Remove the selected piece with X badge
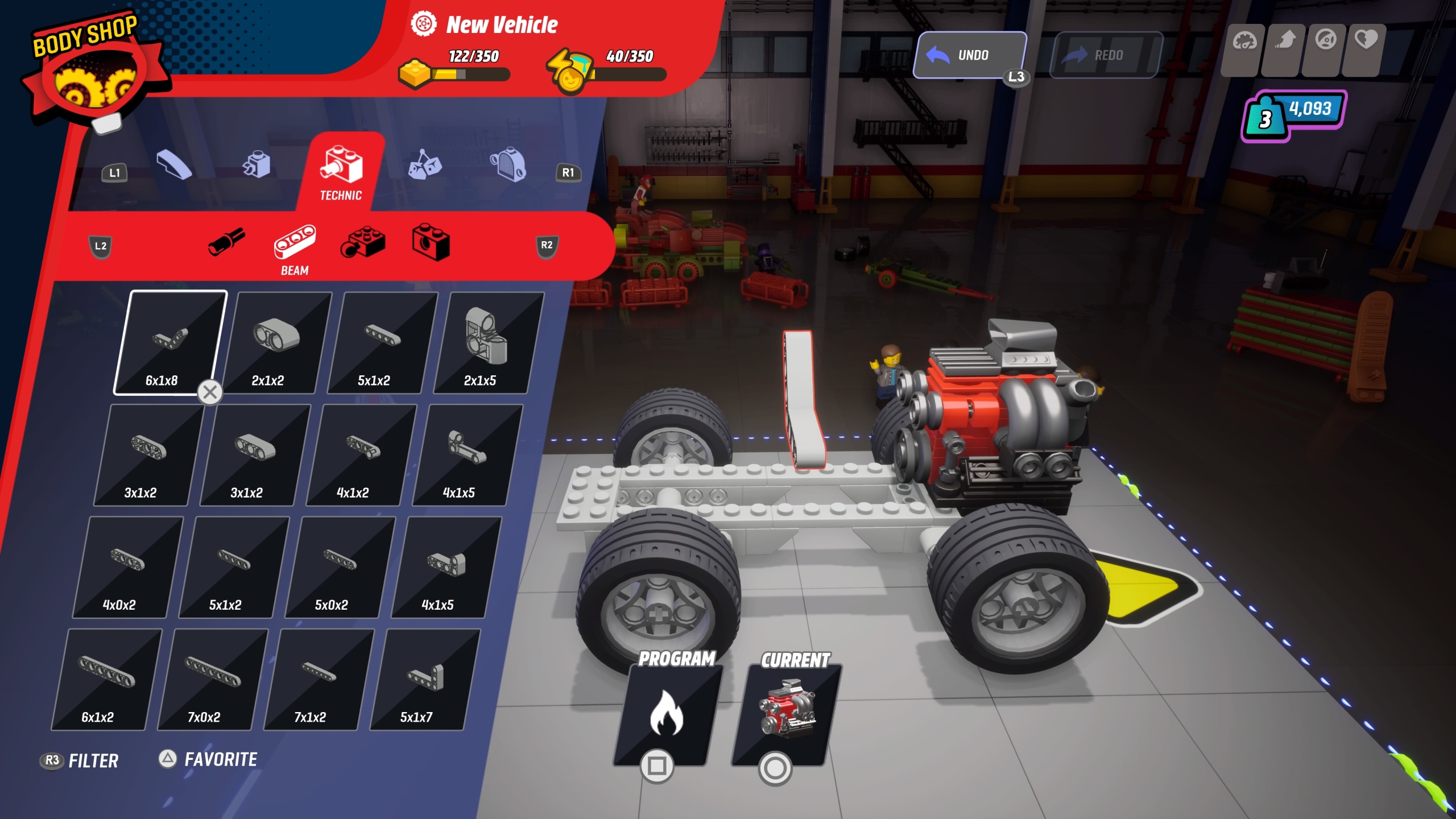Image resolution: width=1456 pixels, height=819 pixels. (210, 392)
